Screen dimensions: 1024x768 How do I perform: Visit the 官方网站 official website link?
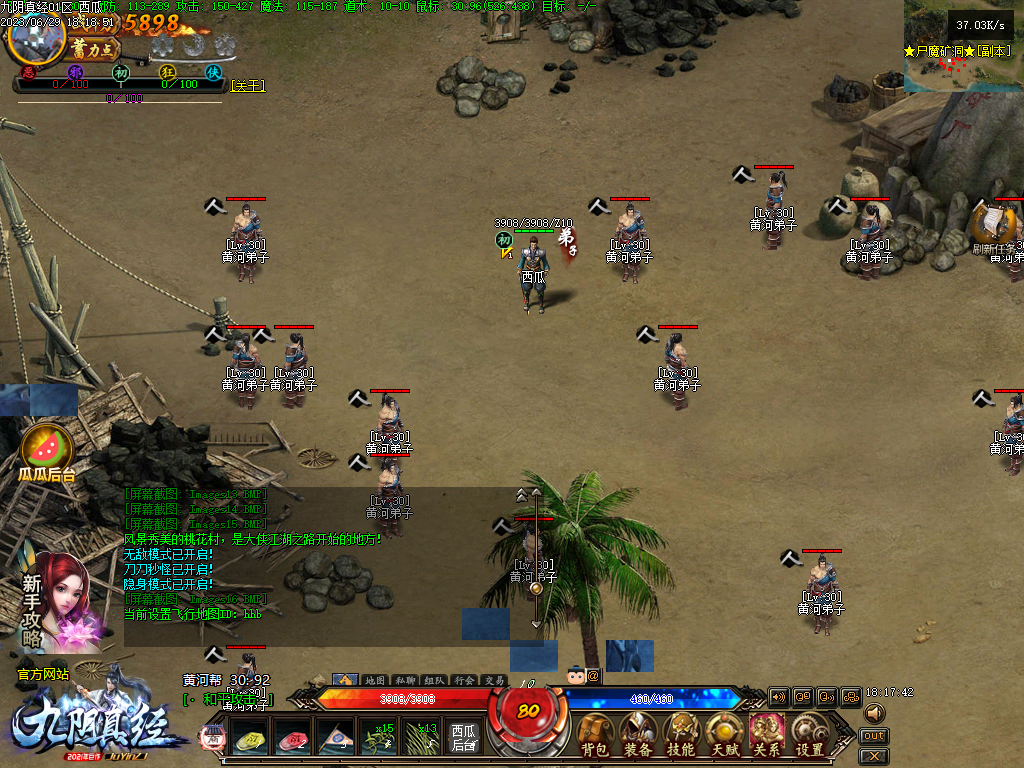click(x=43, y=675)
